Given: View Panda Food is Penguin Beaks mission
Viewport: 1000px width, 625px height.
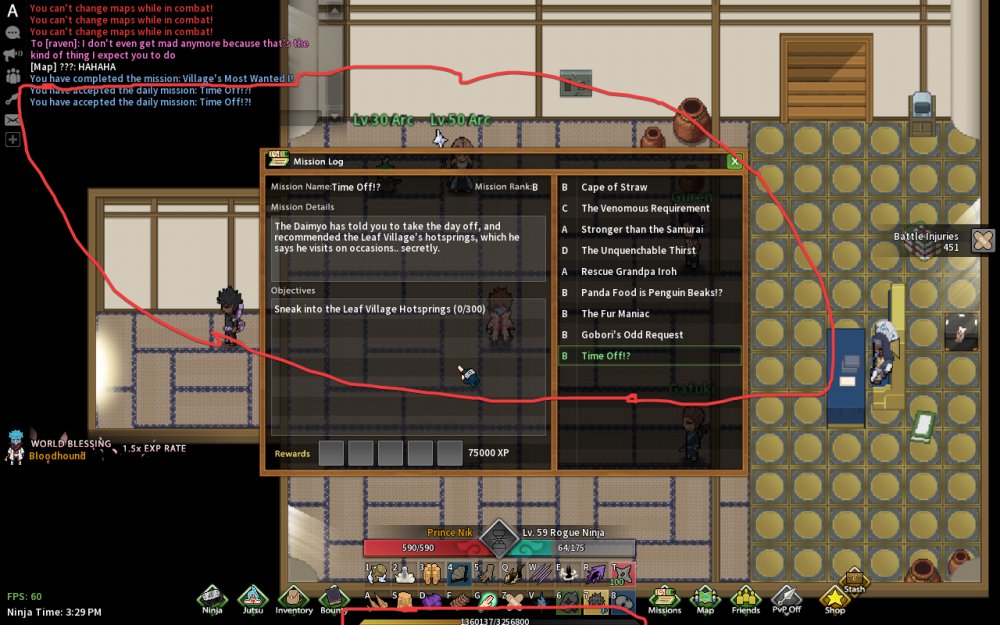Looking at the screenshot, I should click(651, 292).
